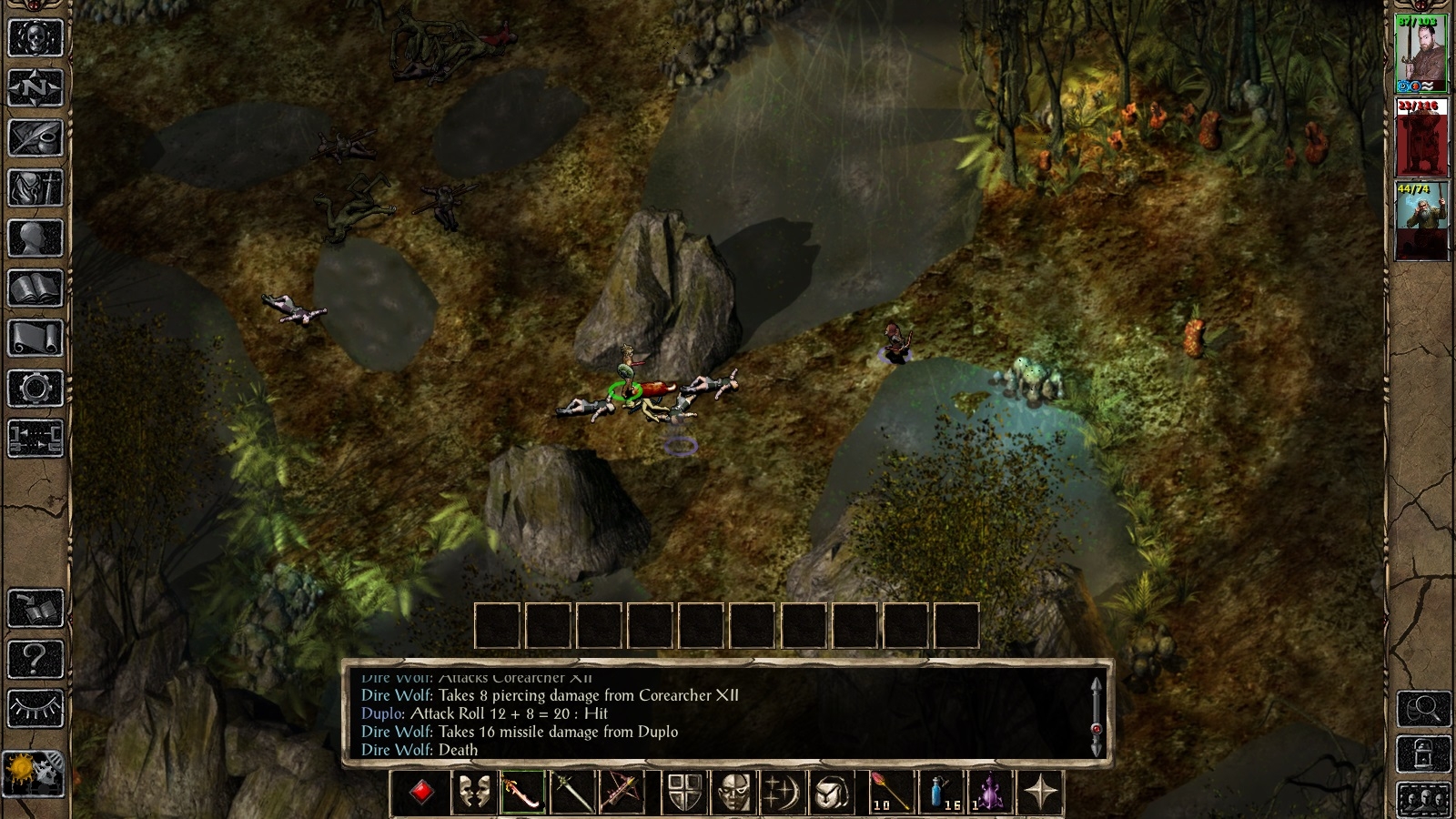
Task: Open the character record screen
Action: (x=35, y=238)
